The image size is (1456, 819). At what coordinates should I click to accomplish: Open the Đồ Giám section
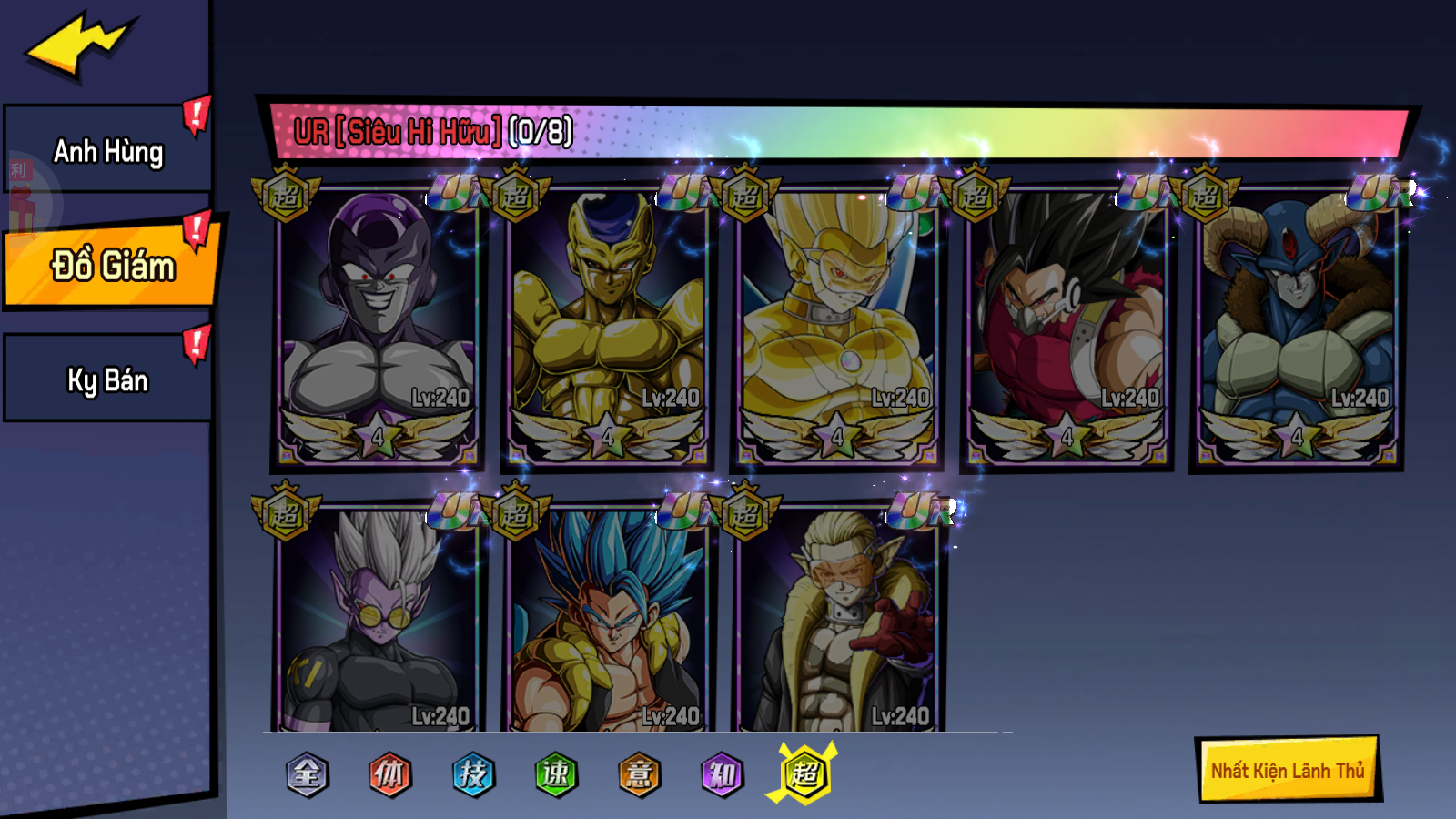109,268
